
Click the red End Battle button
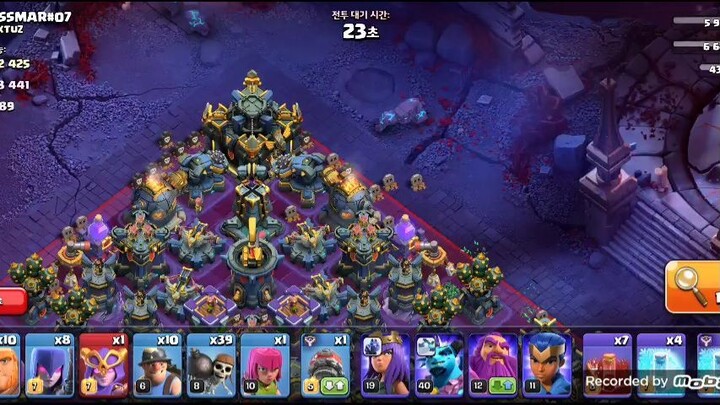click(9, 300)
